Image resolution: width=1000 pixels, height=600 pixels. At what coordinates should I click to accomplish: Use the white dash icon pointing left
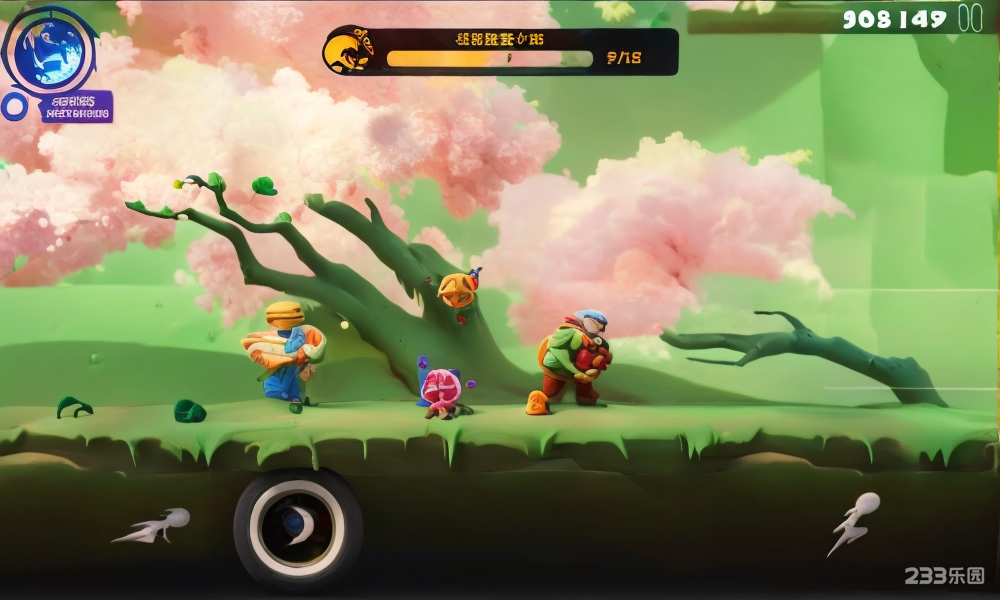tap(152, 526)
